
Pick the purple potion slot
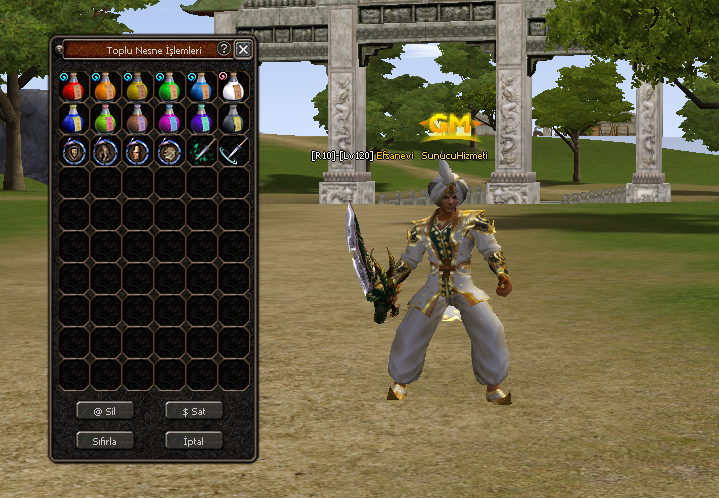[x=201, y=119]
